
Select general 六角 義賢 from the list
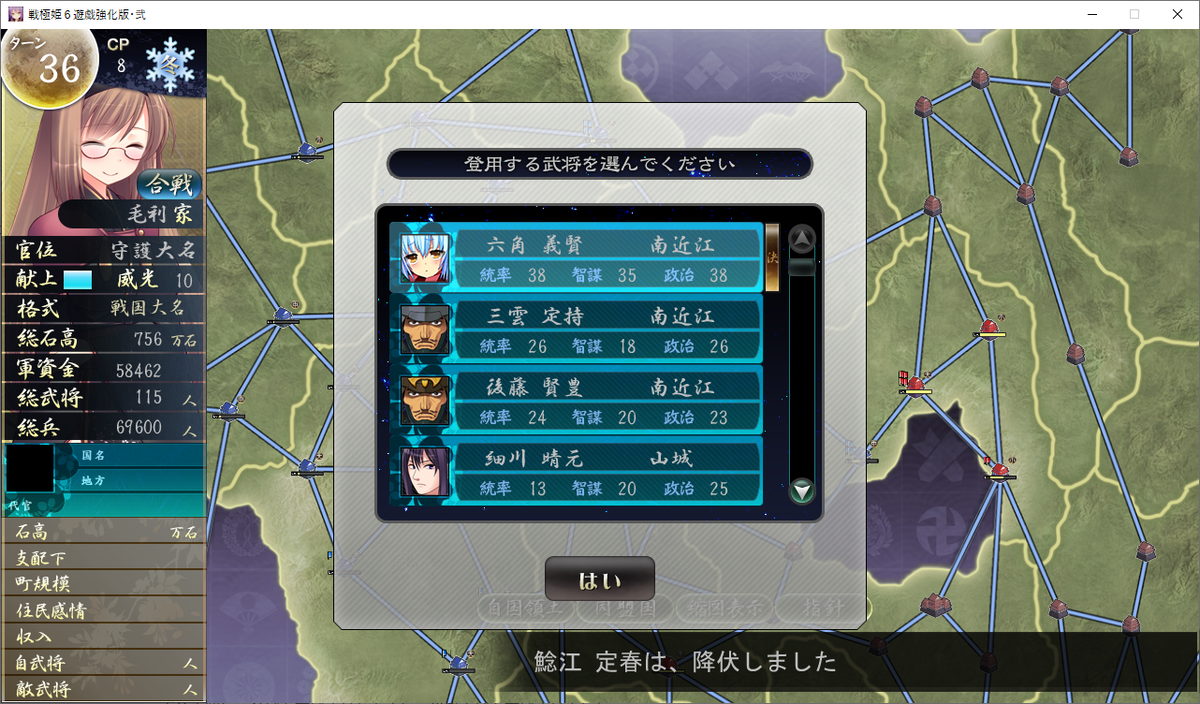coord(576,257)
